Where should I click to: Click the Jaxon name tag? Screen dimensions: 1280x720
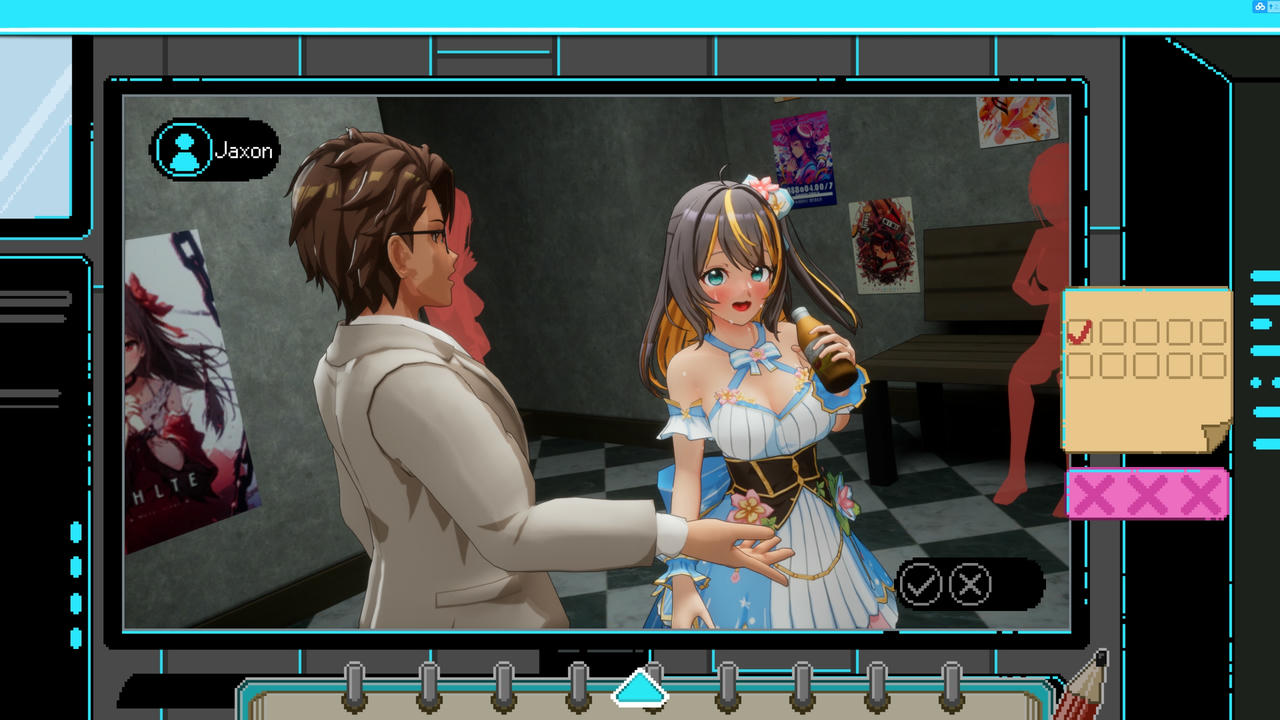click(243, 149)
